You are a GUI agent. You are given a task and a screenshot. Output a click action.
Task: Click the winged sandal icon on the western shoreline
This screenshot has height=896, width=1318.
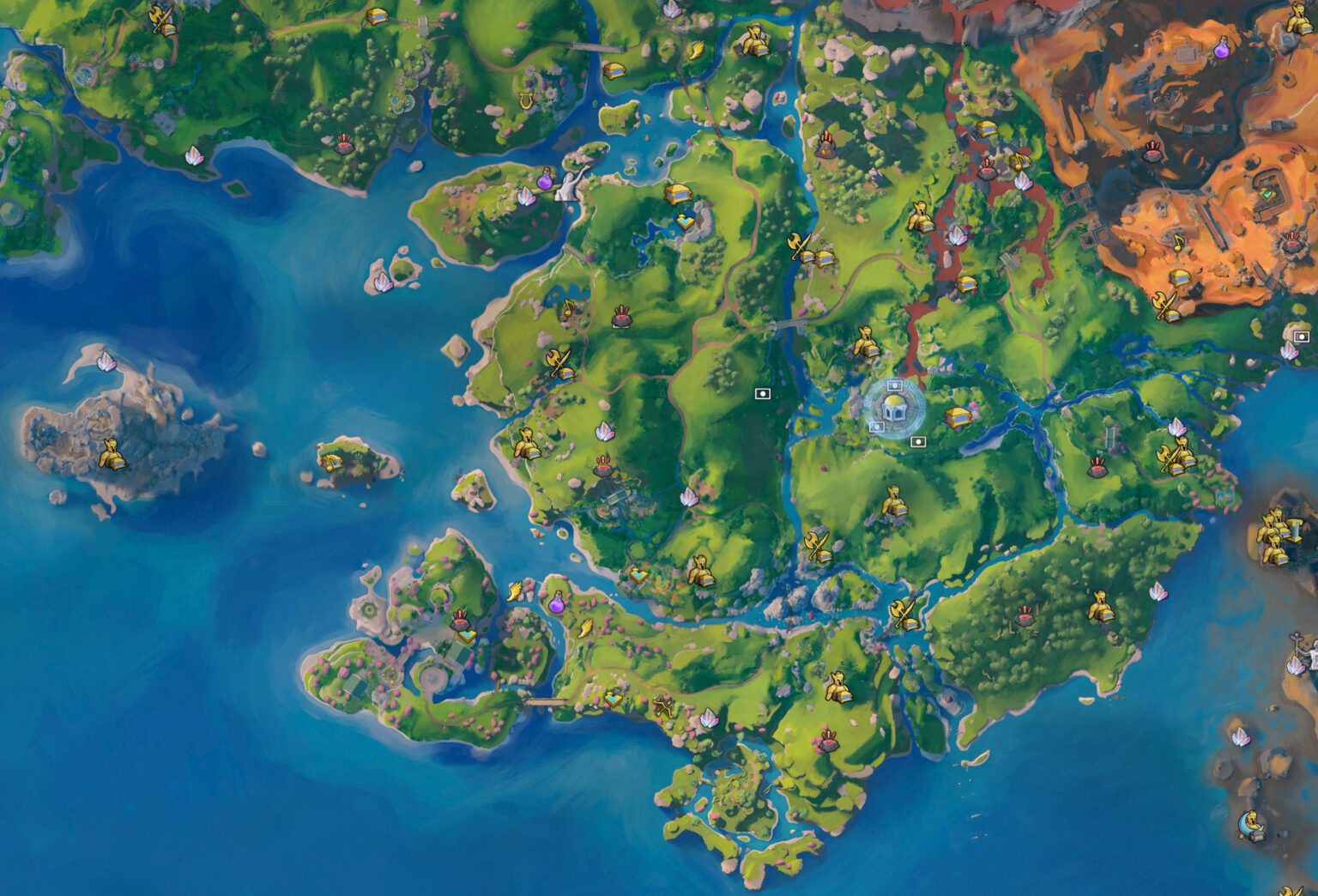pyautogui.click(x=513, y=592)
